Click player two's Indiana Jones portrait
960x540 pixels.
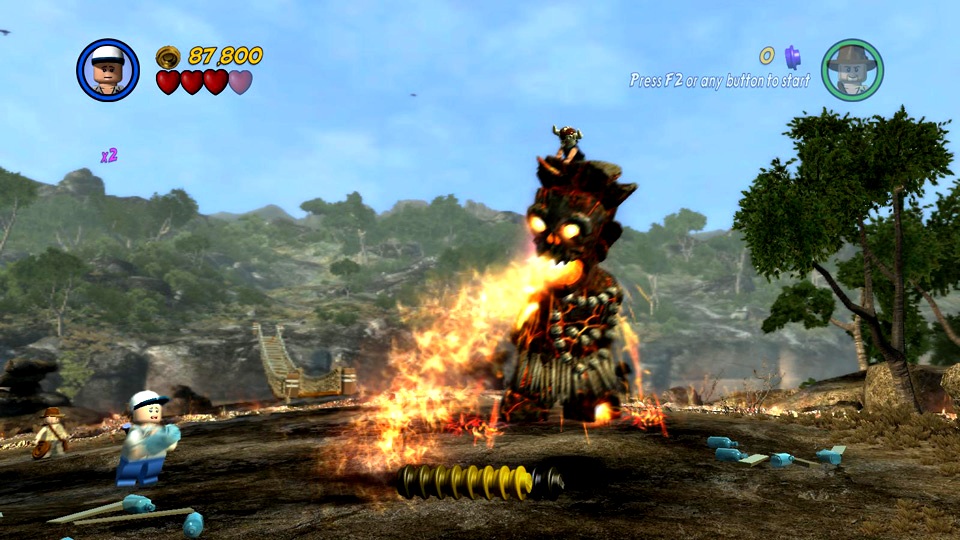[x=852, y=70]
